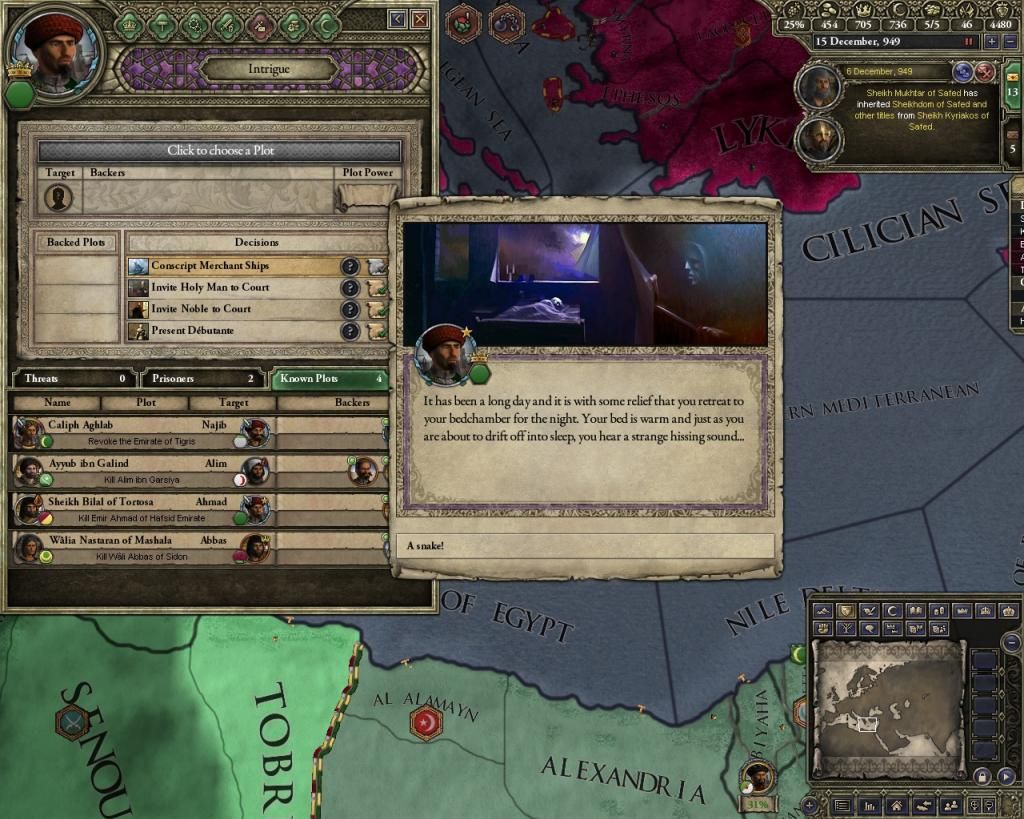Increase game speed with the plus button

991,42
